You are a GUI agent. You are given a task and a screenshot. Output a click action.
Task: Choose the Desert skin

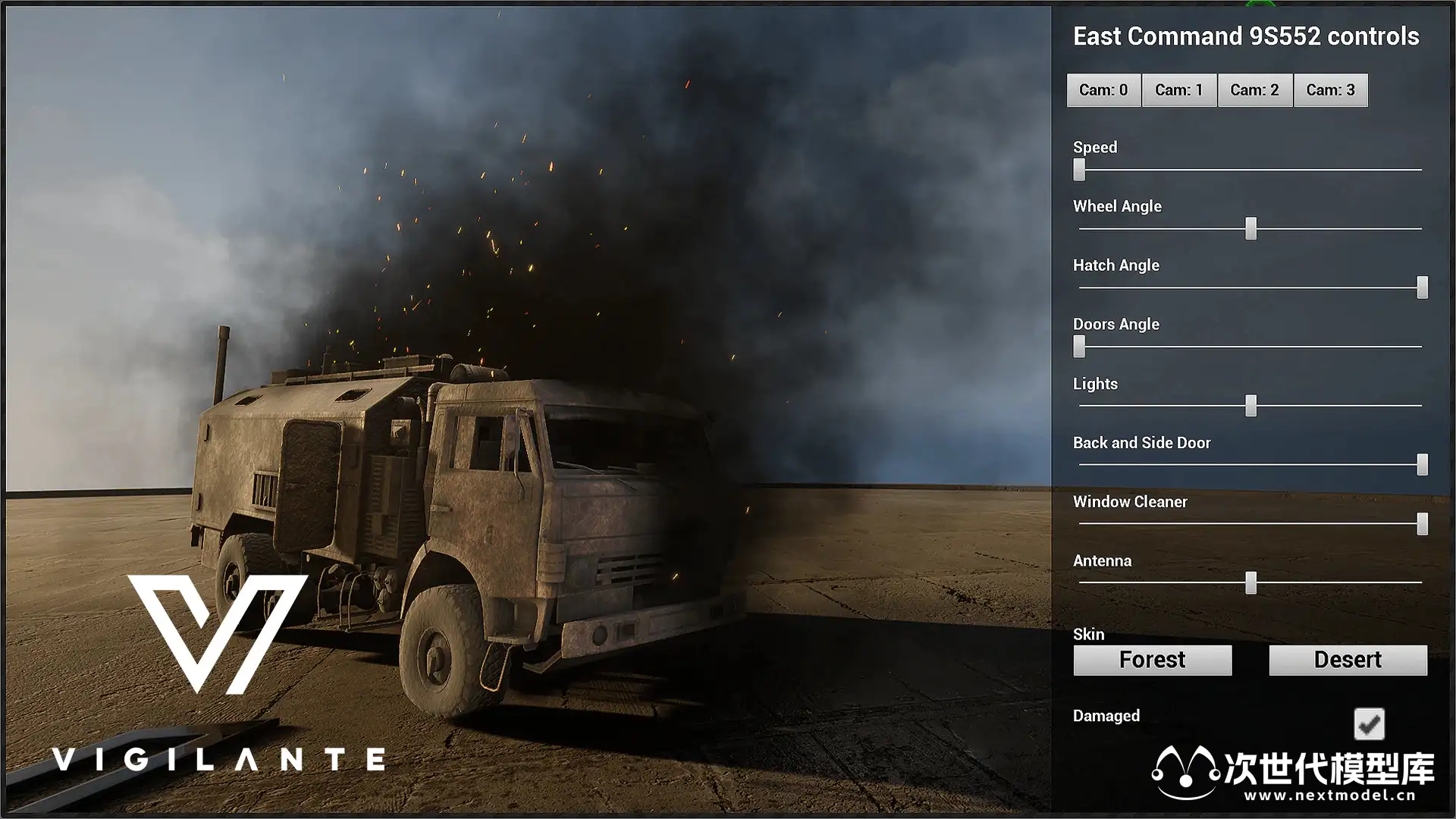pos(1348,660)
